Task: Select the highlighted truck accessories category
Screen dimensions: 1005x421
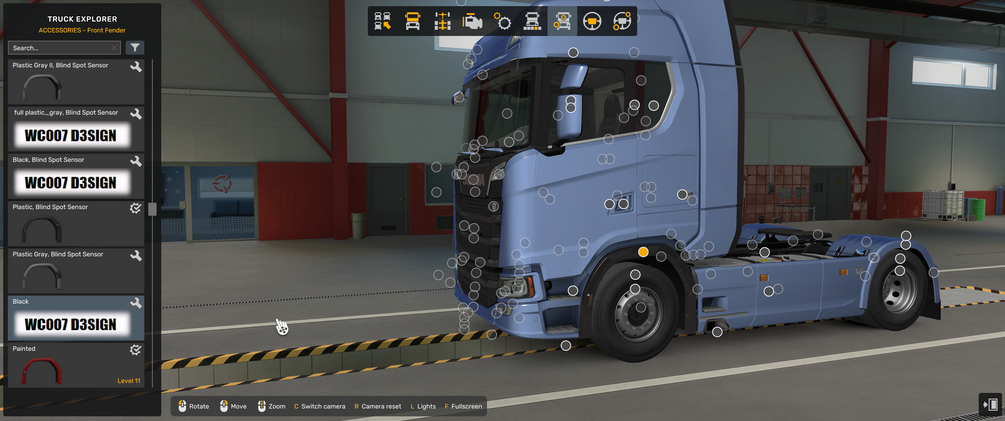Action: (x=563, y=21)
